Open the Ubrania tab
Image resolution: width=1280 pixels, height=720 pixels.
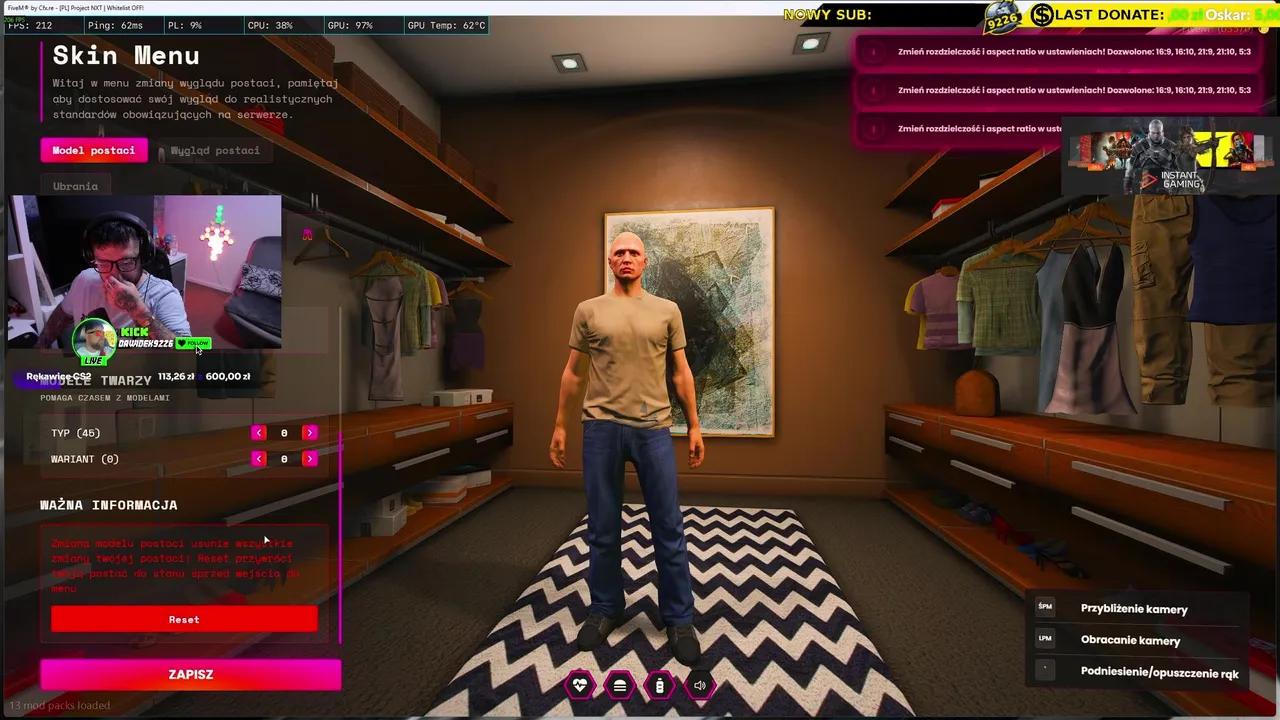click(x=75, y=186)
